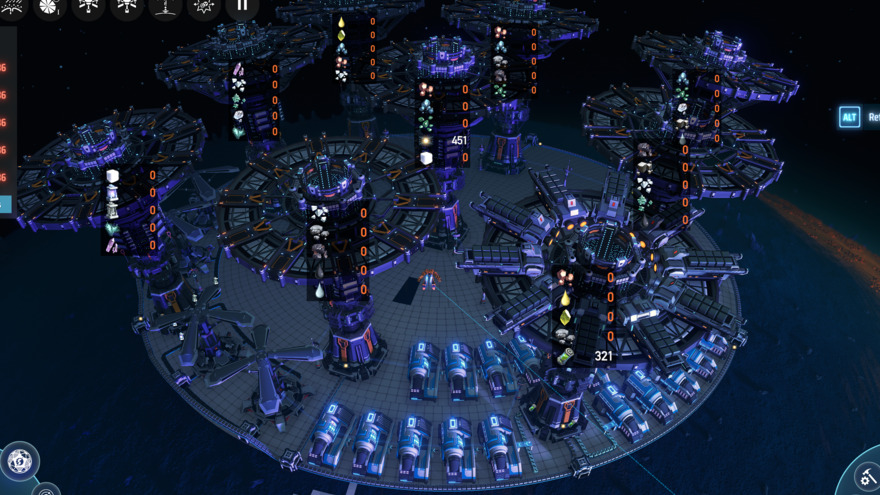Toggle the tower with down-arrow icon
The height and width of the screenshot is (495, 880).
[166, 7]
